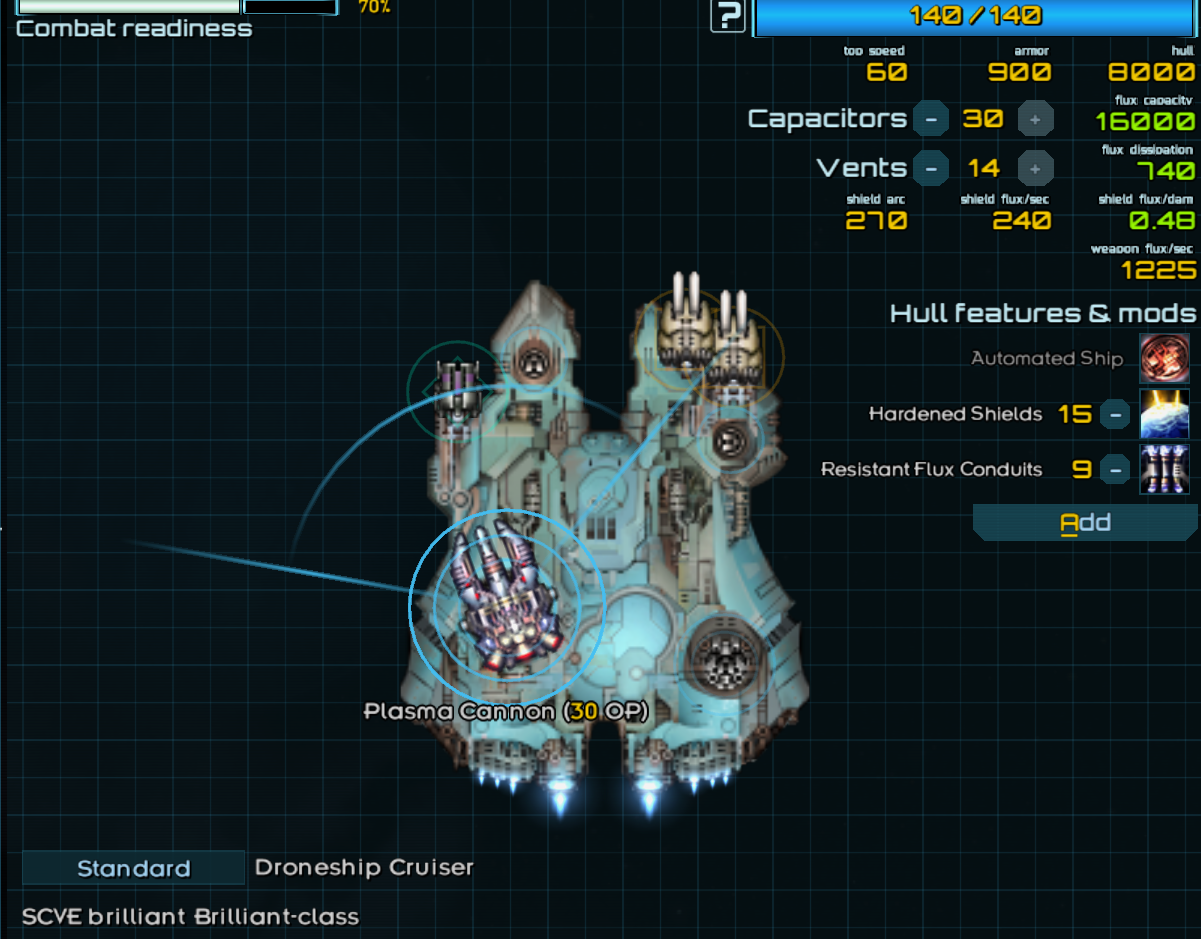Image resolution: width=1201 pixels, height=939 pixels.
Task: Select the Resistant Flux Conduits icon
Action: point(1165,469)
